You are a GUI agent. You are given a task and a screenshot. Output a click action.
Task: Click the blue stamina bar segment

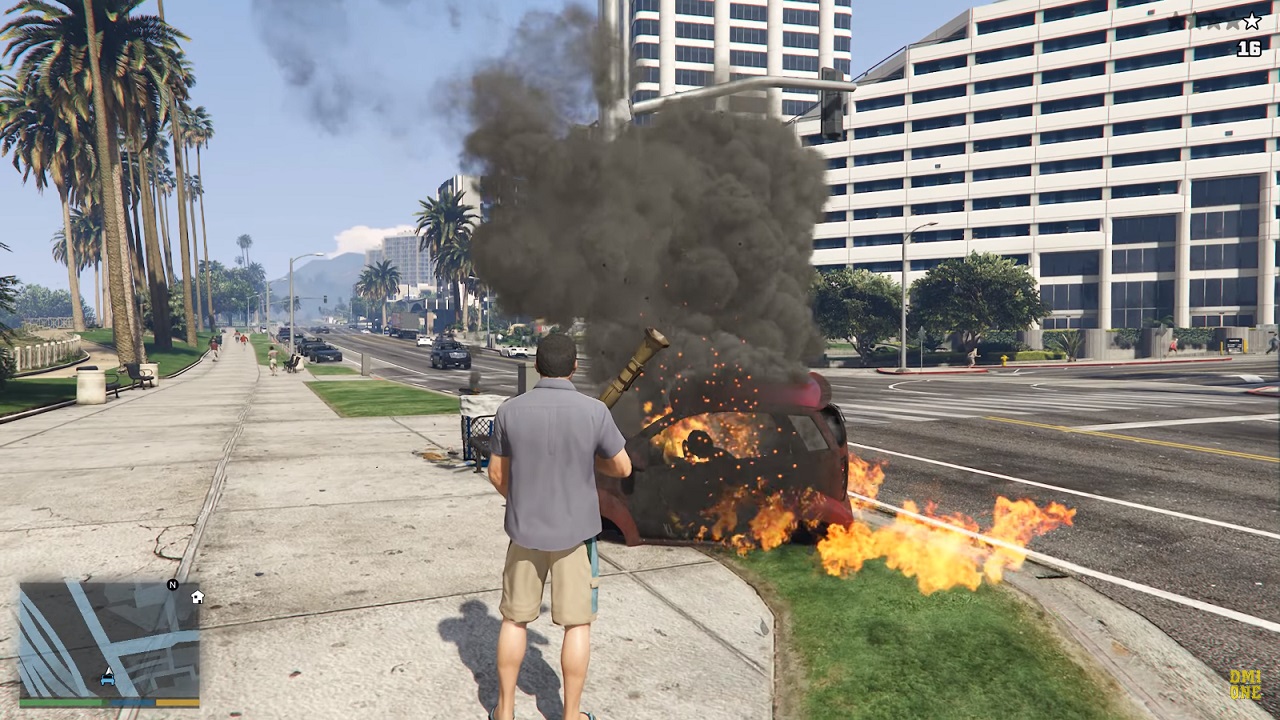pyautogui.click(x=131, y=702)
